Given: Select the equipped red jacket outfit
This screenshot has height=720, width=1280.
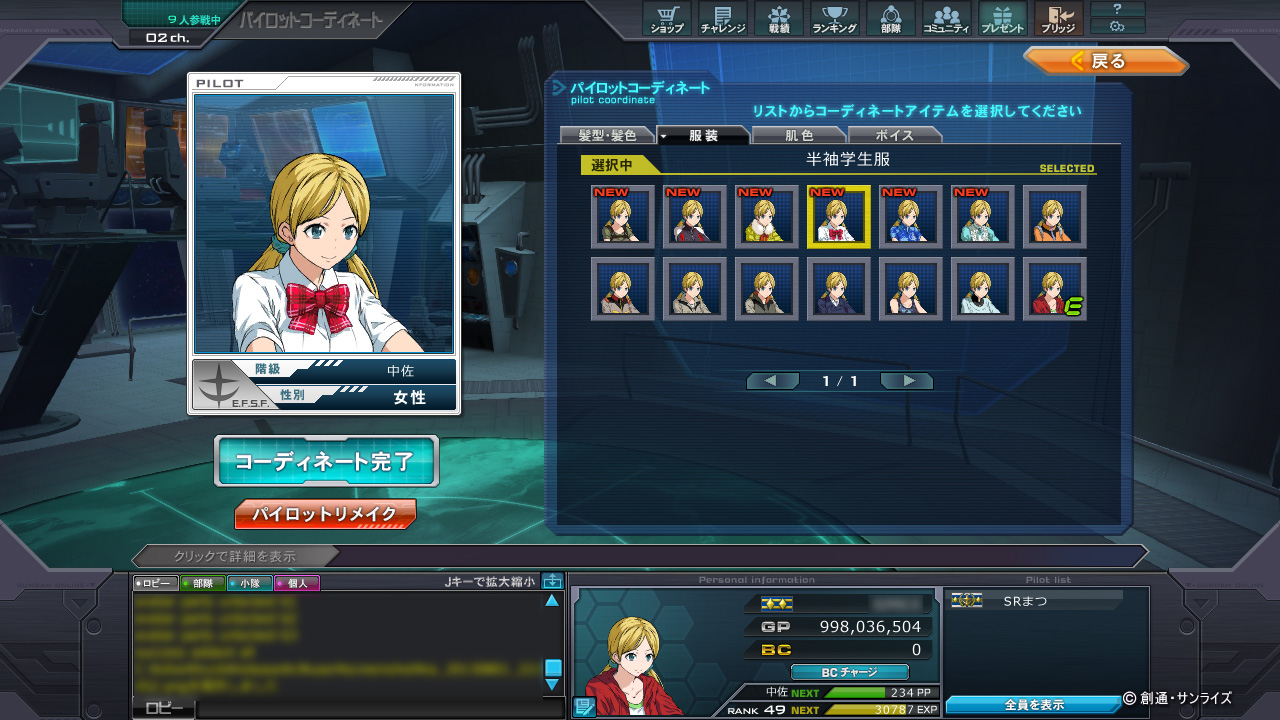Looking at the screenshot, I should click(1055, 289).
